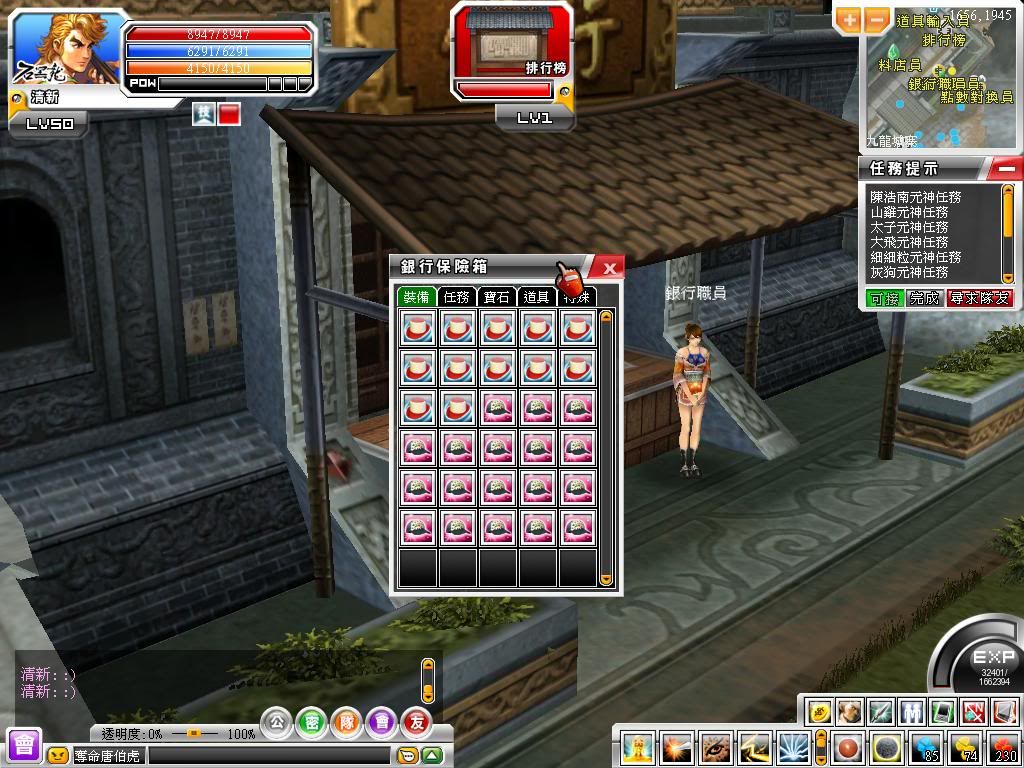Select the orange 隊 team chat channel
Viewport: 1024px width, 768px height.
[346, 721]
